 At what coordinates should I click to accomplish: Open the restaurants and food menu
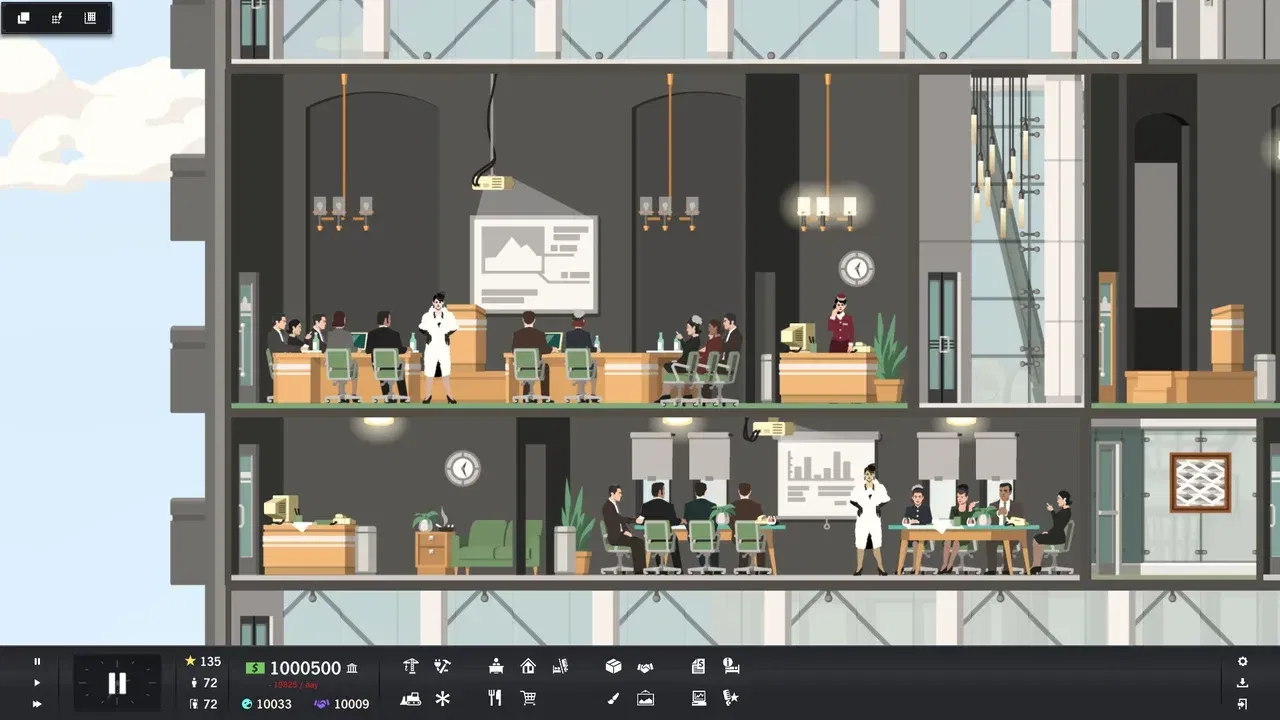click(494, 698)
